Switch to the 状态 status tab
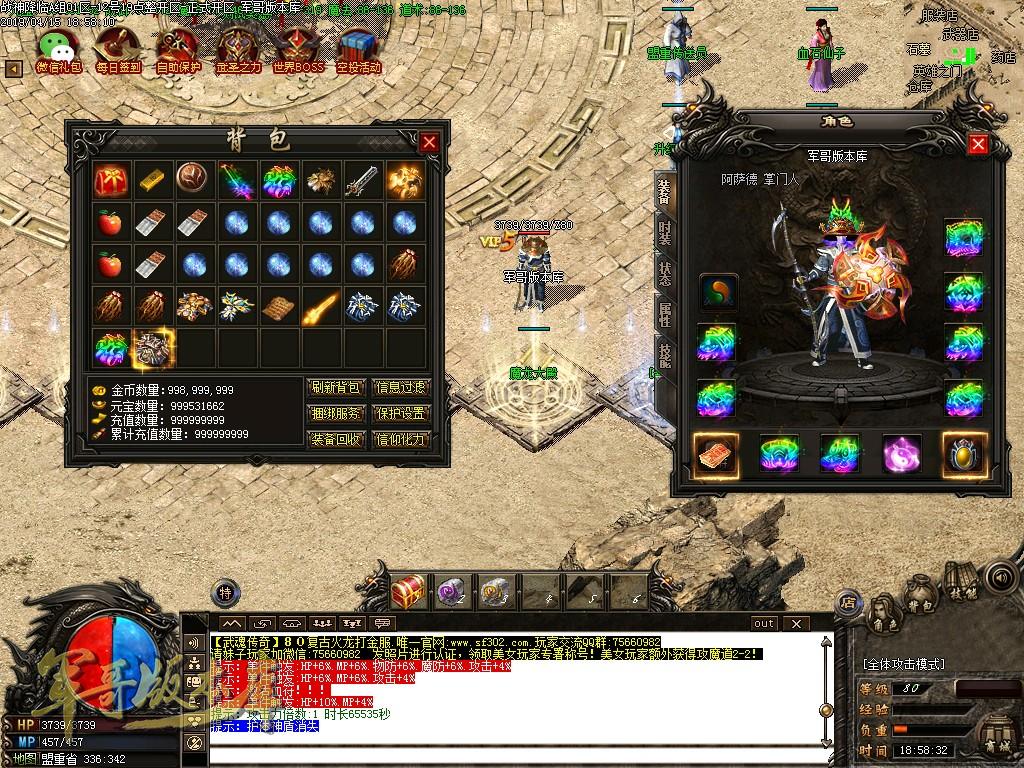1024x768 pixels. click(664, 274)
